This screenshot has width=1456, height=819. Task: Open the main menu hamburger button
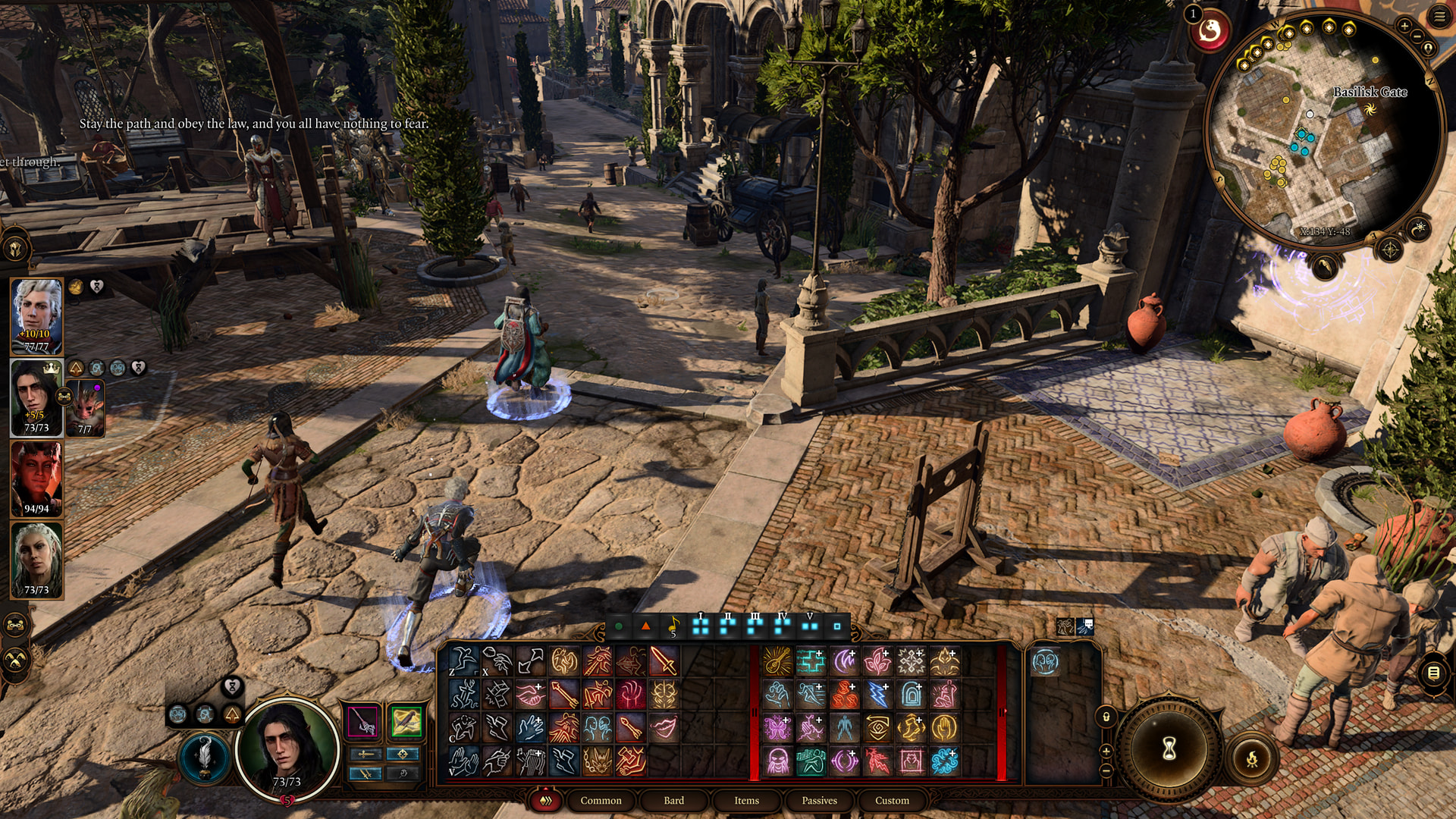pos(1439,17)
